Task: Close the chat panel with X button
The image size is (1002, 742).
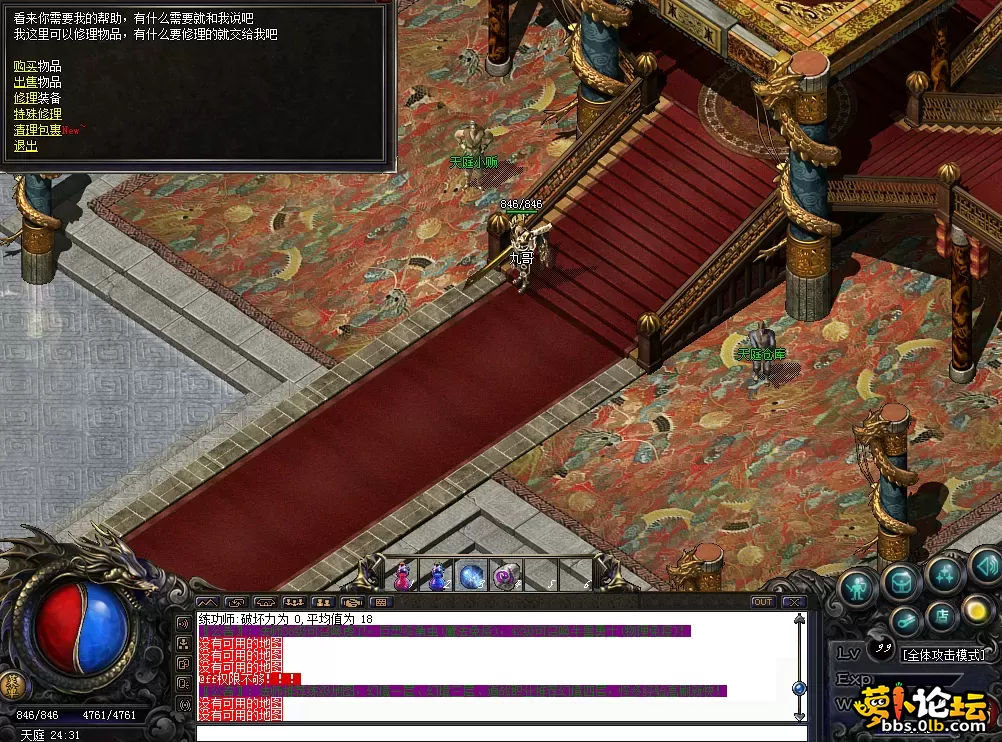Action: (794, 602)
